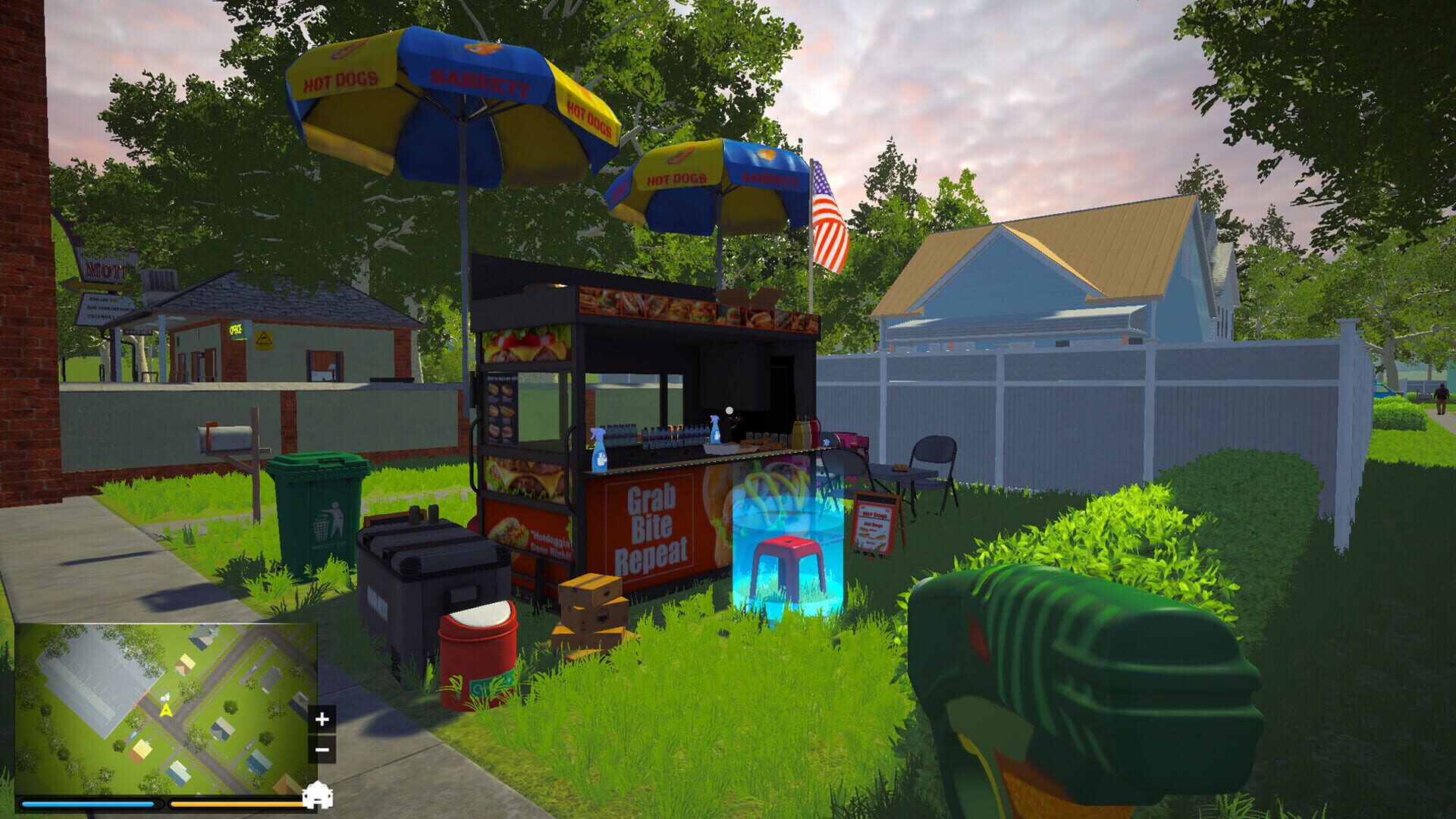Click the spray bottle on the cart counter
Screen dimensions: 1456x819
coord(598,449)
